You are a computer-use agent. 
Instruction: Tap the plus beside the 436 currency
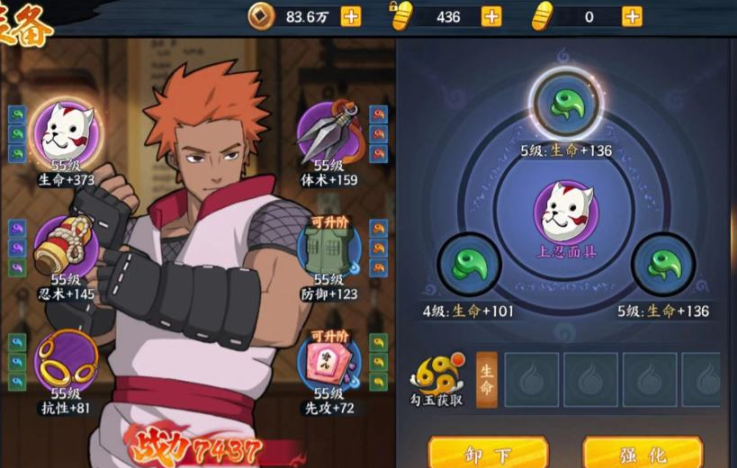click(491, 16)
